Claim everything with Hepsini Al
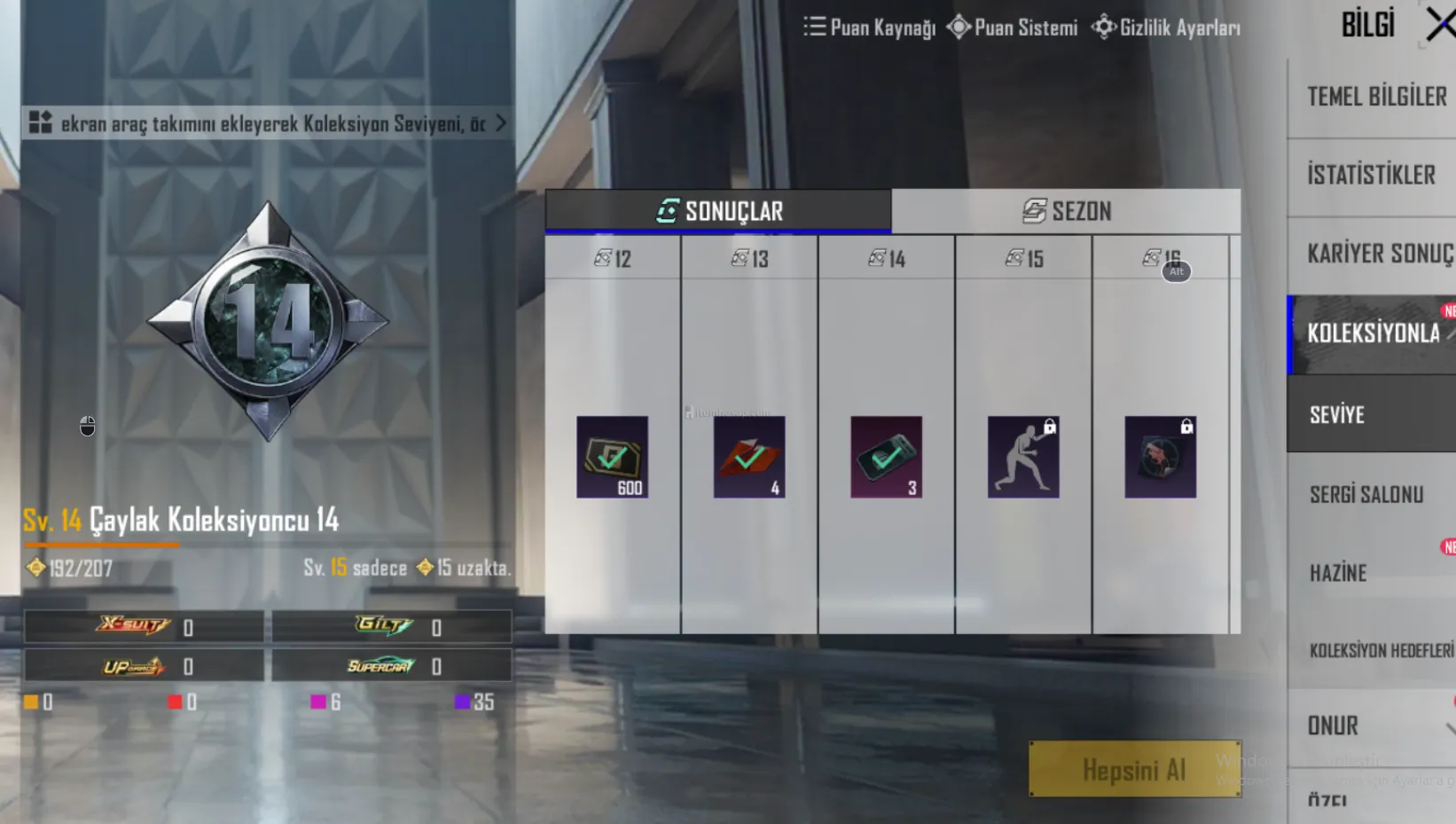Viewport: 1456px width, 824px height. tap(1134, 769)
